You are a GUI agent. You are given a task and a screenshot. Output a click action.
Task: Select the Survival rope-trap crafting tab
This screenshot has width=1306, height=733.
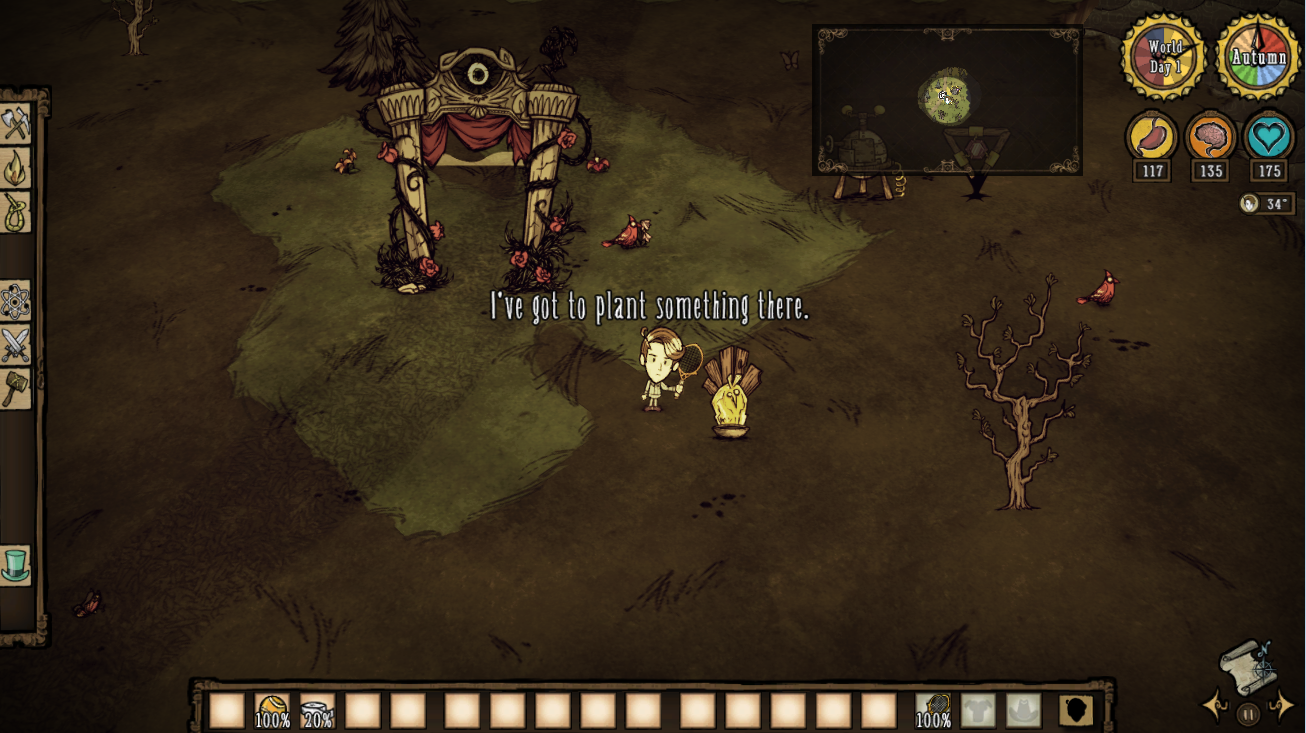(16, 212)
